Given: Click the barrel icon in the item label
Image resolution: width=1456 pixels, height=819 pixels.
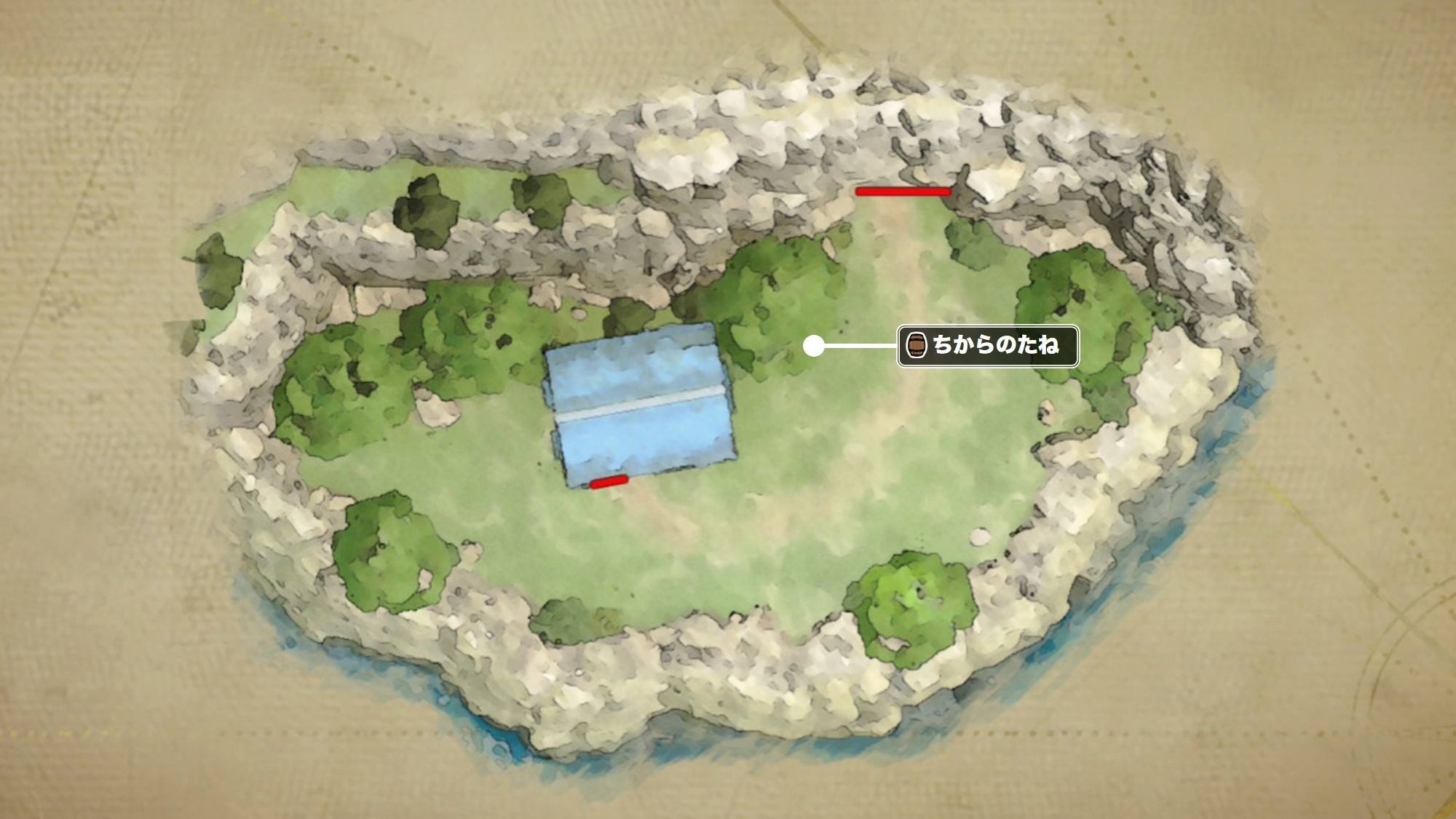Looking at the screenshot, I should point(916,345).
